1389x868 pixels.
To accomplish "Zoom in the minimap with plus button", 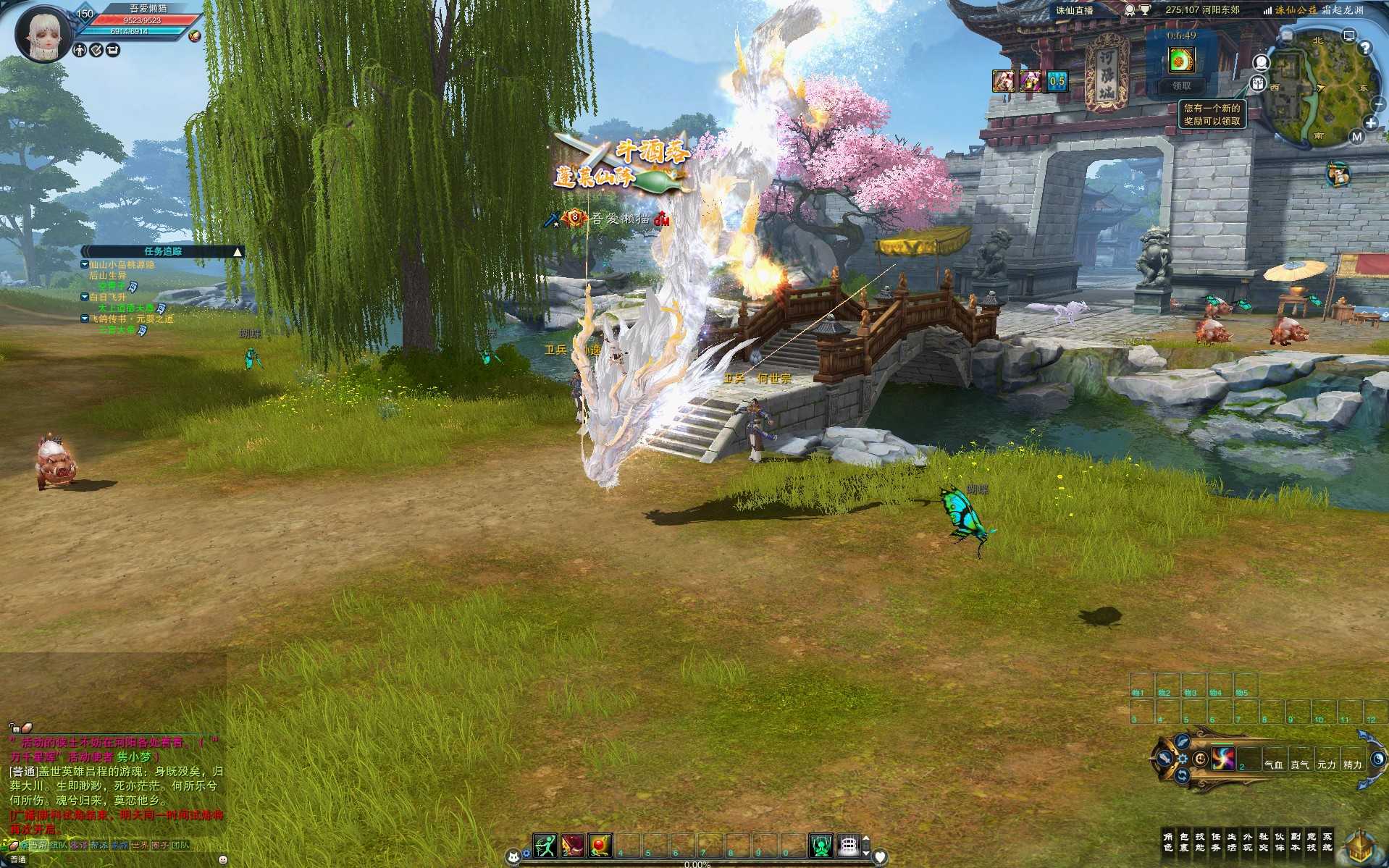I will [1370, 123].
